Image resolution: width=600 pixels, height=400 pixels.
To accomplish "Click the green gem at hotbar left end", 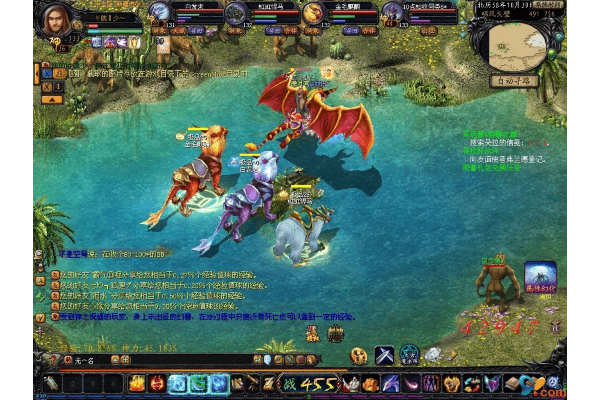I will 52,384.
